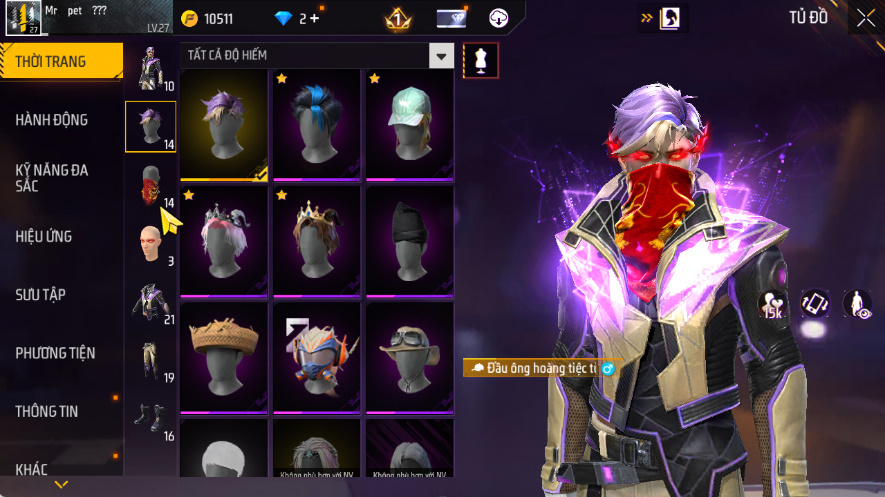
Task: Select the KỸ NĂNG ĐA SẮC tab
Action: pos(52,178)
